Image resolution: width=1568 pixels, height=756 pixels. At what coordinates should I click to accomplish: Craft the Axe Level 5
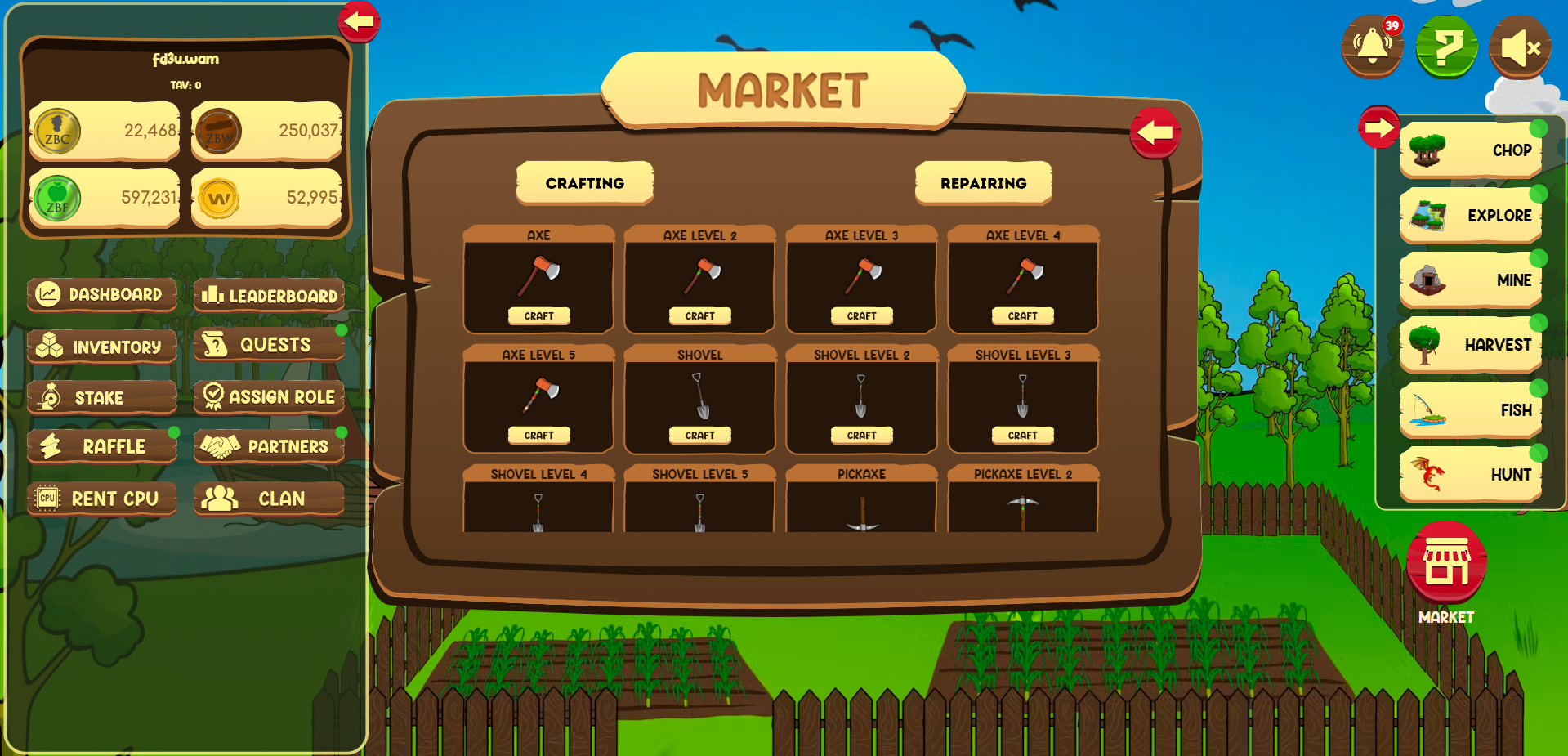(x=538, y=435)
